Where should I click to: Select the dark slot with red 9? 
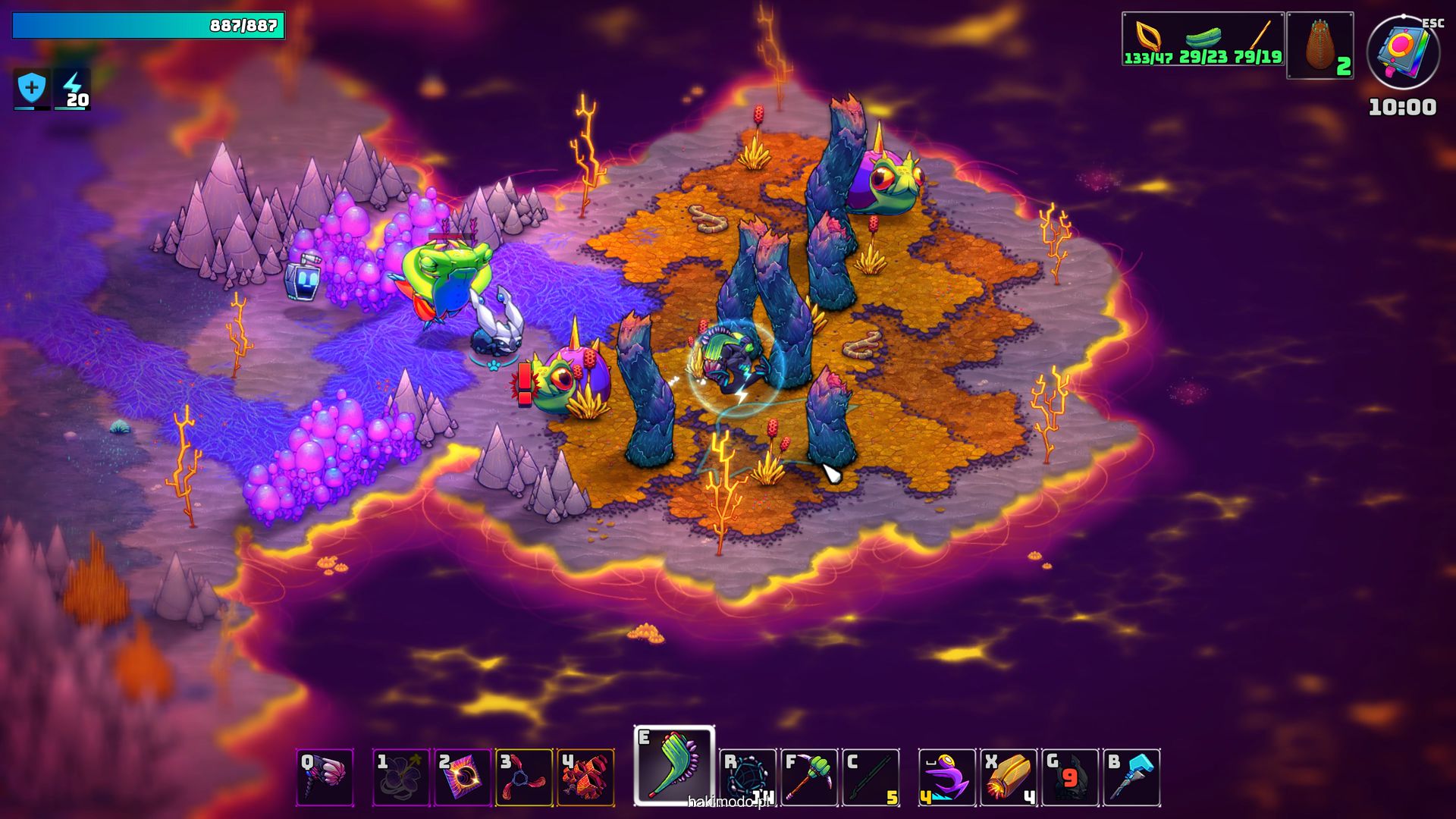(x=1070, y=777)
